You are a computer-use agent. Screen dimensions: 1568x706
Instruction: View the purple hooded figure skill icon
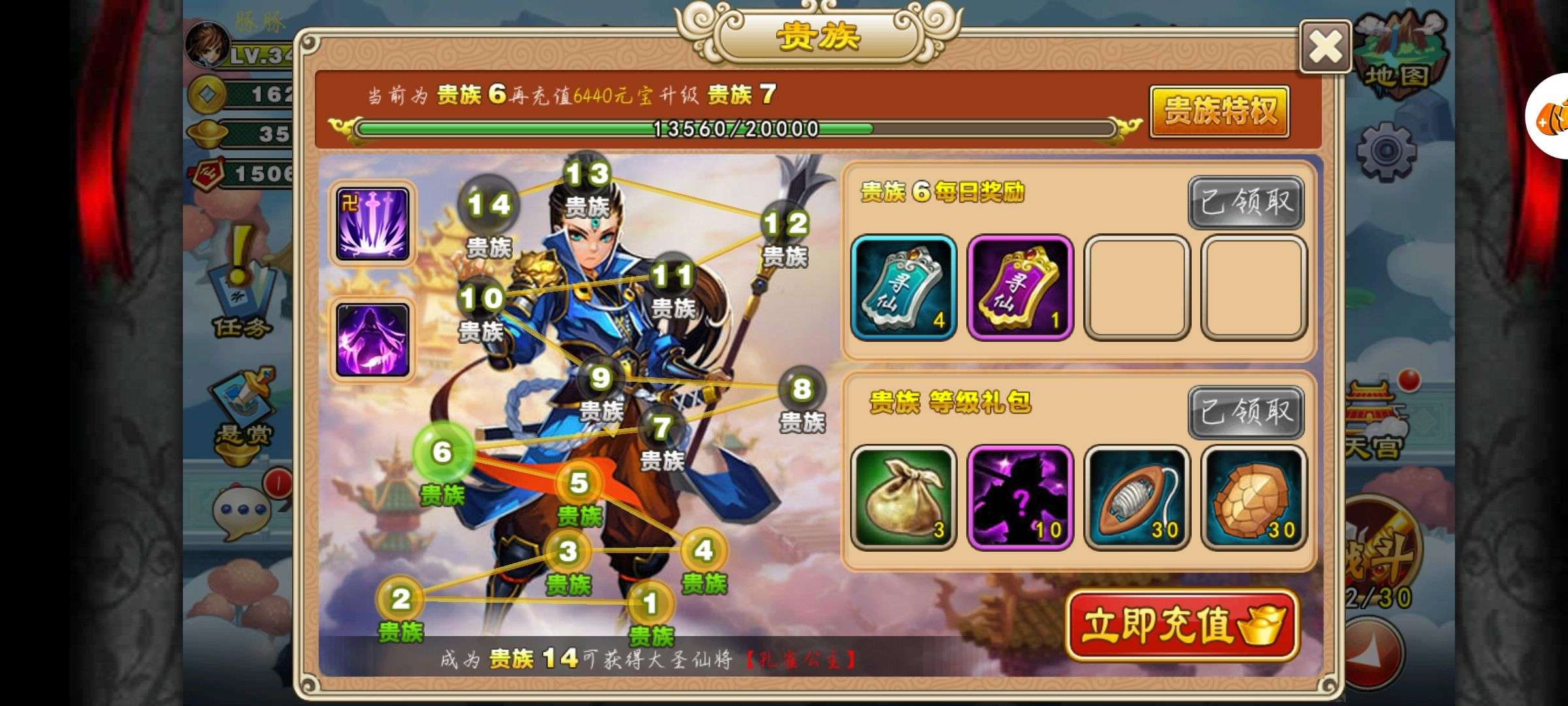(x=372, y=340)
